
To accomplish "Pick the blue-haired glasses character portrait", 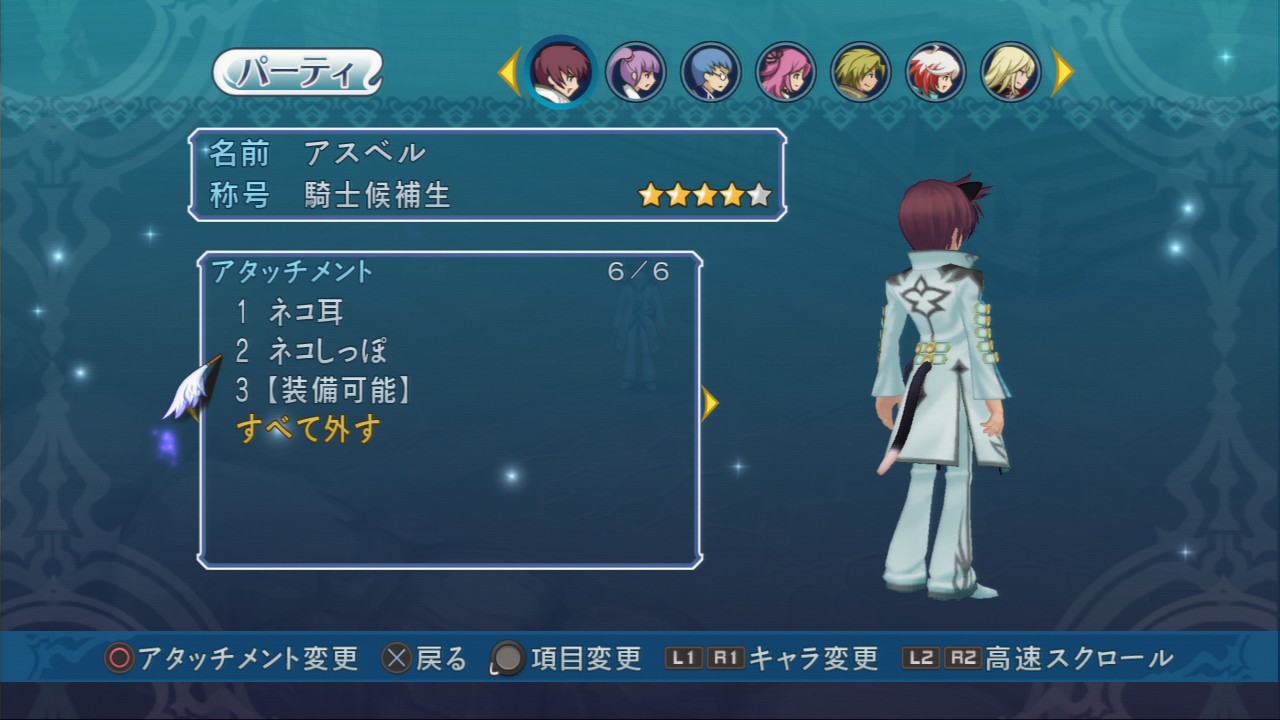I will point(711,71).
